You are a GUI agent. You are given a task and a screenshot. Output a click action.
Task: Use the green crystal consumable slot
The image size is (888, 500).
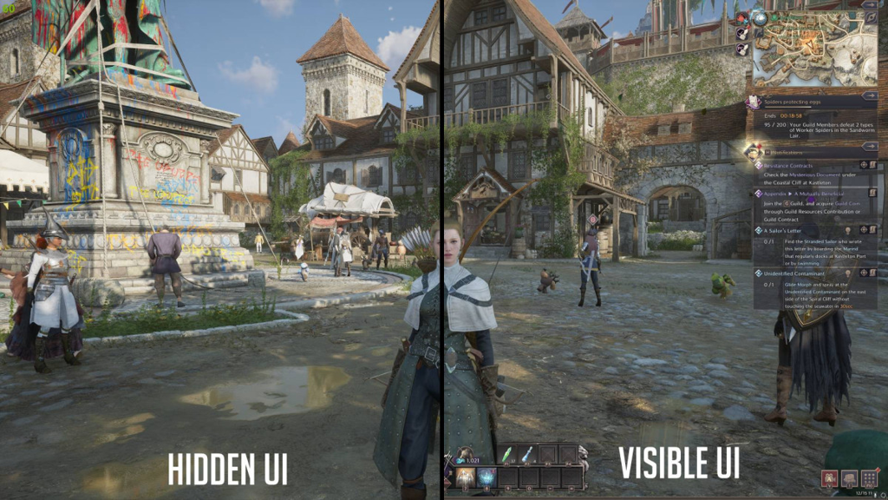[506, 456]
